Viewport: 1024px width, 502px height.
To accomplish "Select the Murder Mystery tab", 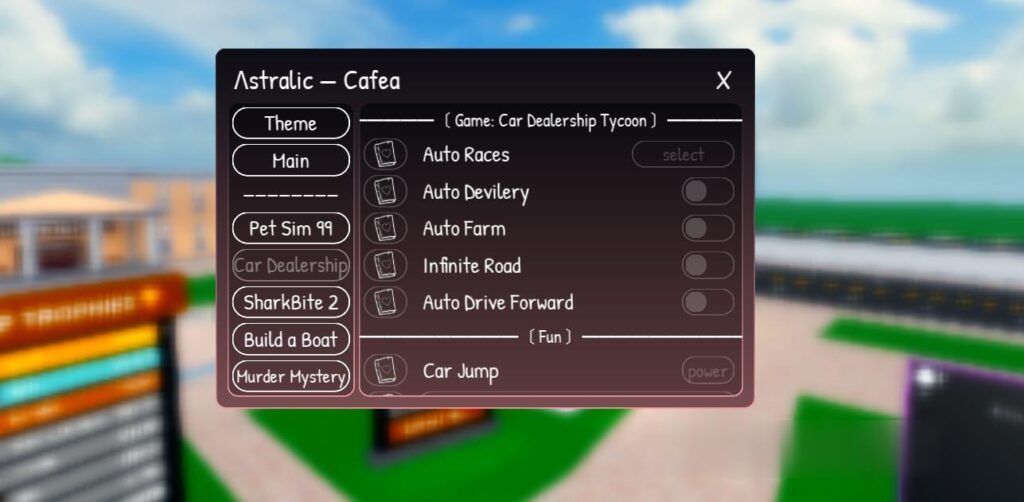I will (291, 377).
